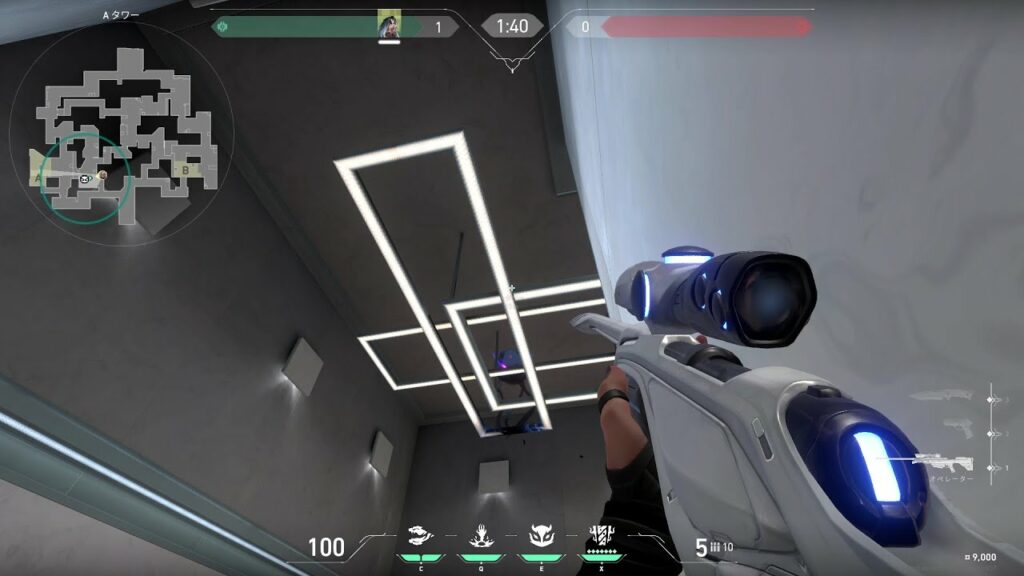1024x576 pixels.
Task: Use the Seize ability icon
Action: [480, 536]
